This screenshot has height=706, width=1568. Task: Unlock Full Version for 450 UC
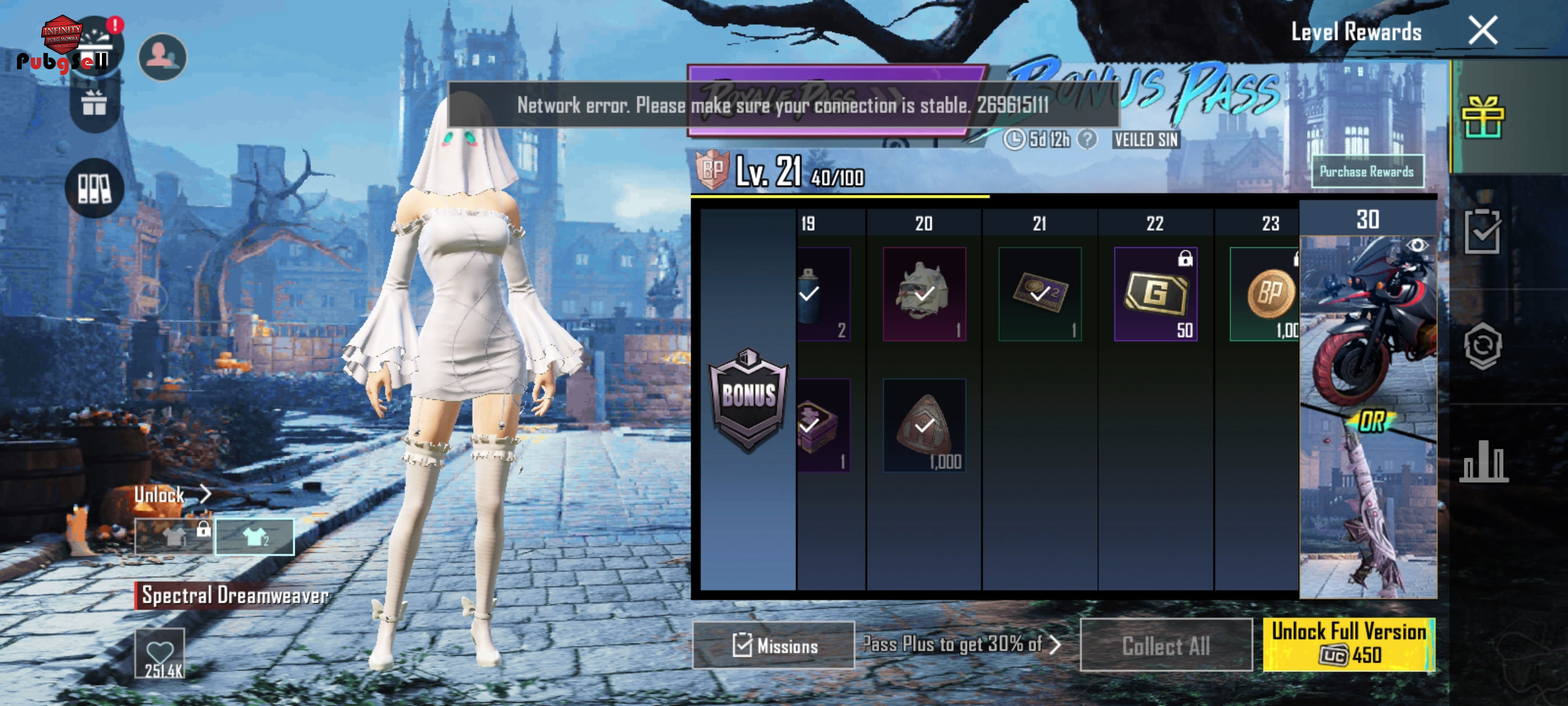pyautogui.click(x=1348, y=644)
